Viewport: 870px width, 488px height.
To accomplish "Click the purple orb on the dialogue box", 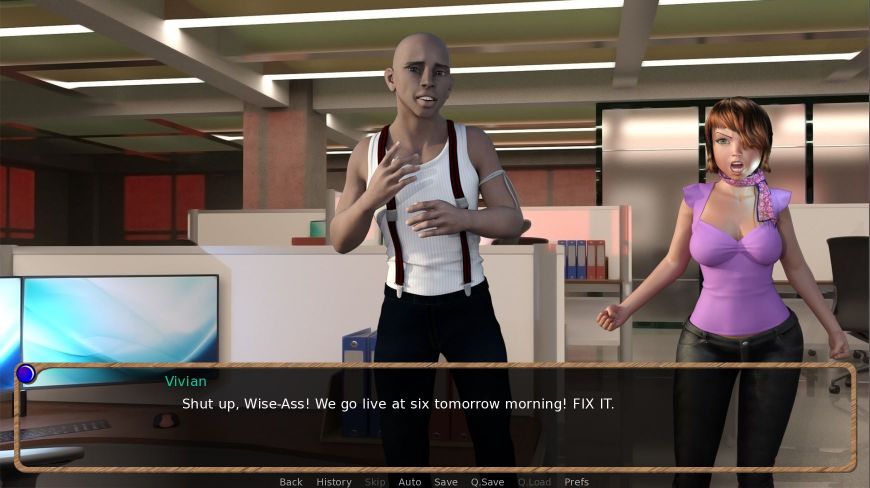I will click(x=26, y=374).
